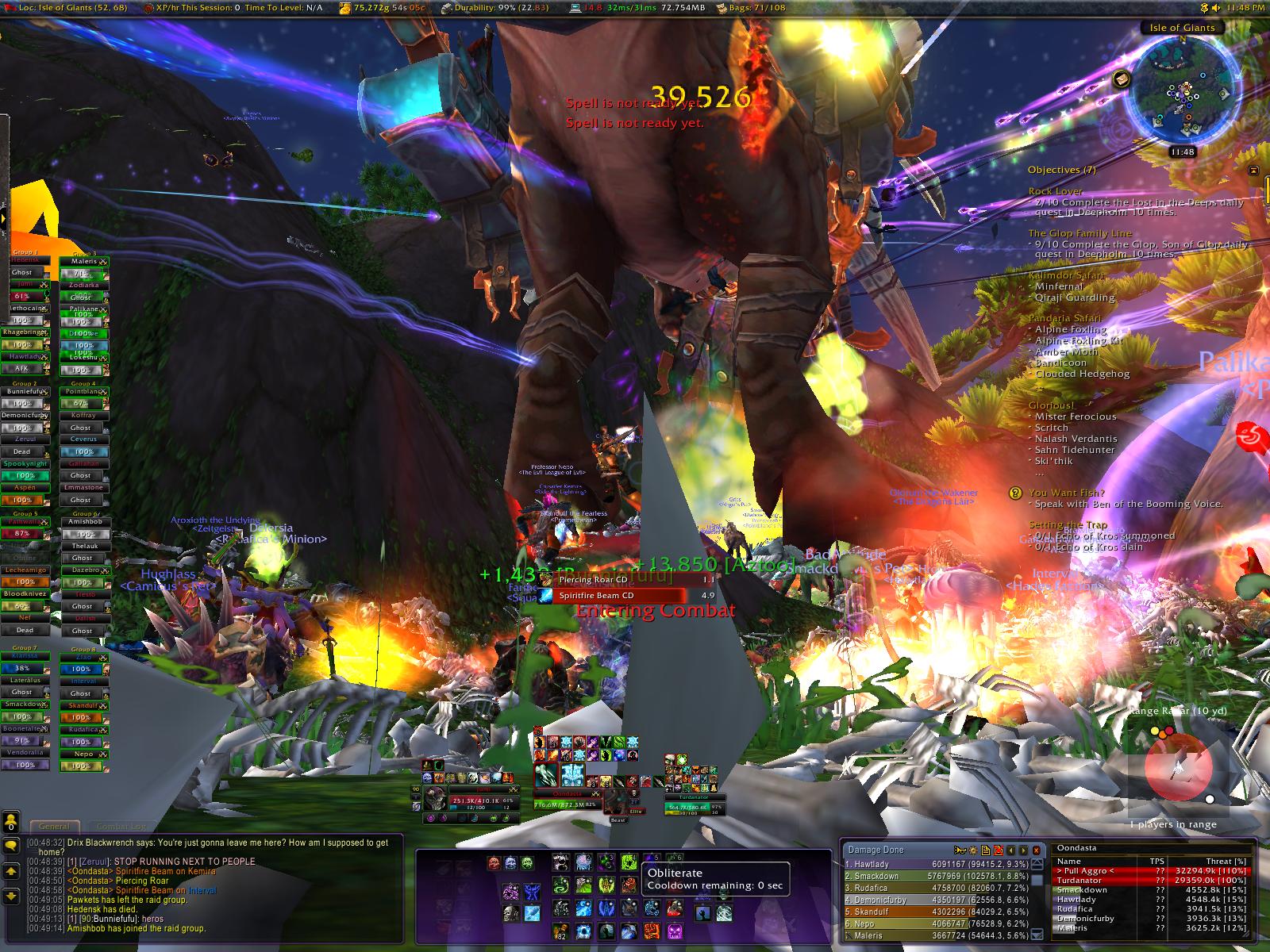Image resolution: width=1270 pixels, height=952 pixels.
Task: Open the chat speech bubble menu
Action: 11,846
